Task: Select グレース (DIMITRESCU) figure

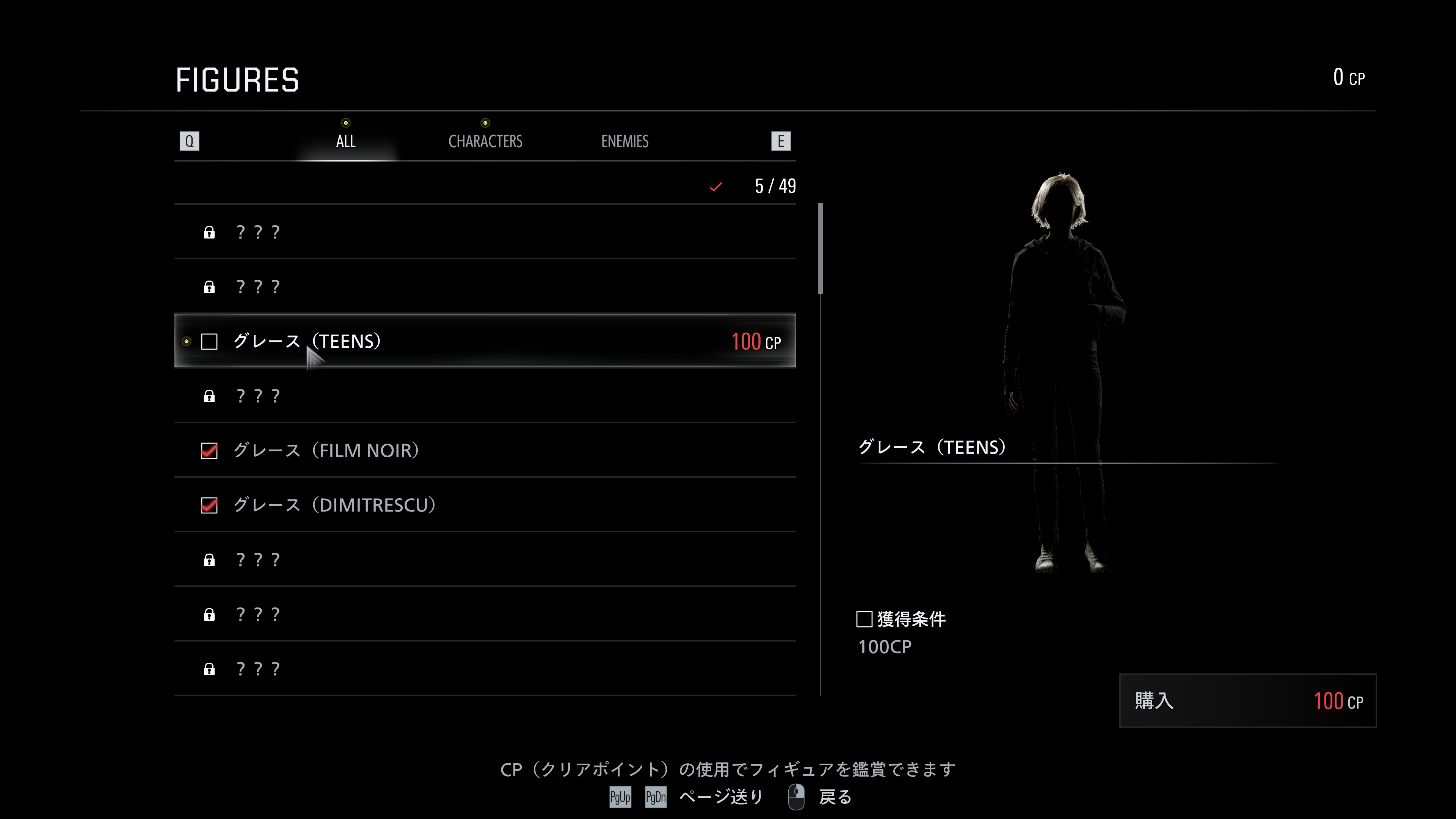Action: pyautogui.click(x=485, y=505)
